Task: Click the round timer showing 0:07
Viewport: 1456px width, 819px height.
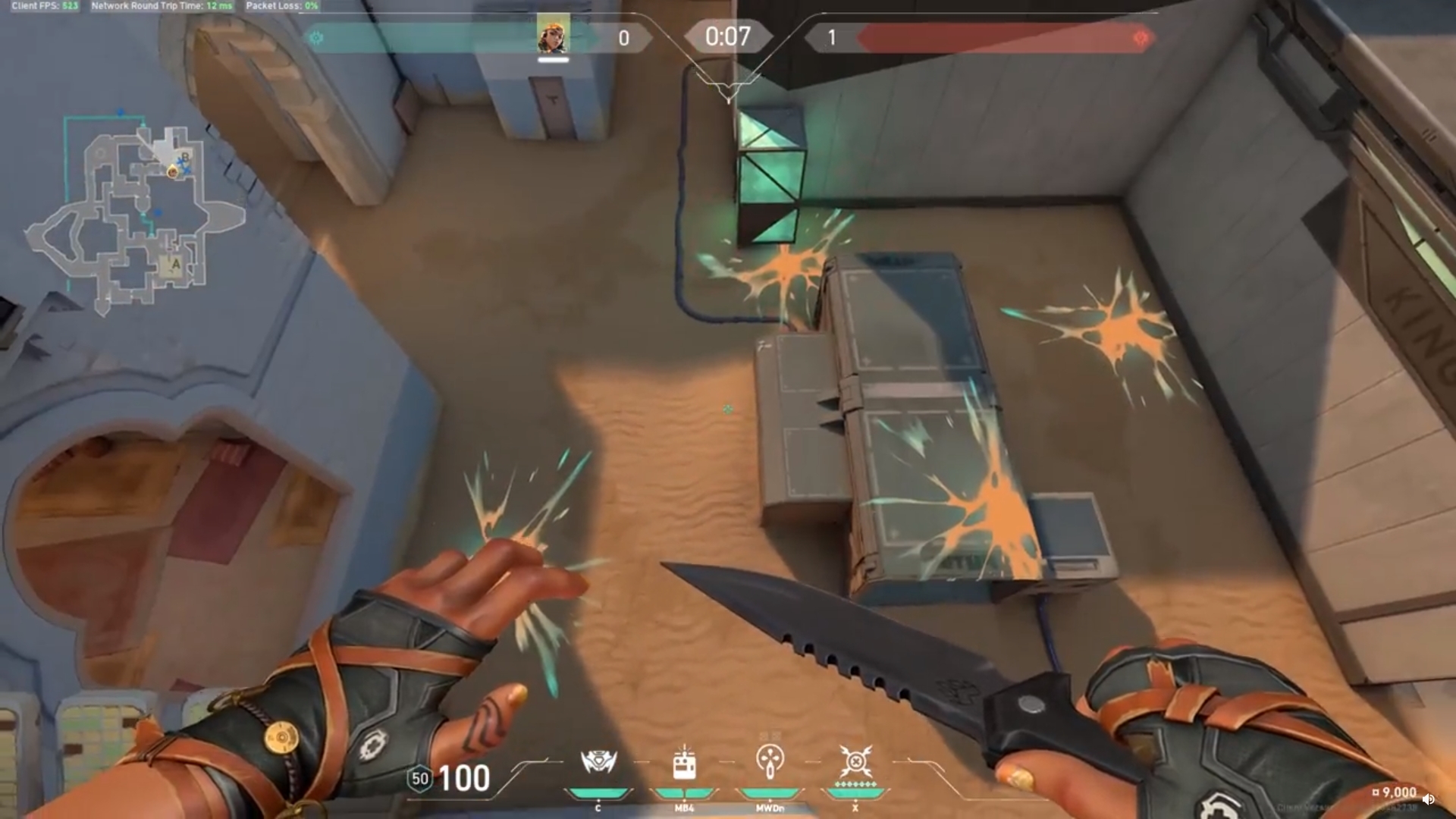Action: point(727,35)
